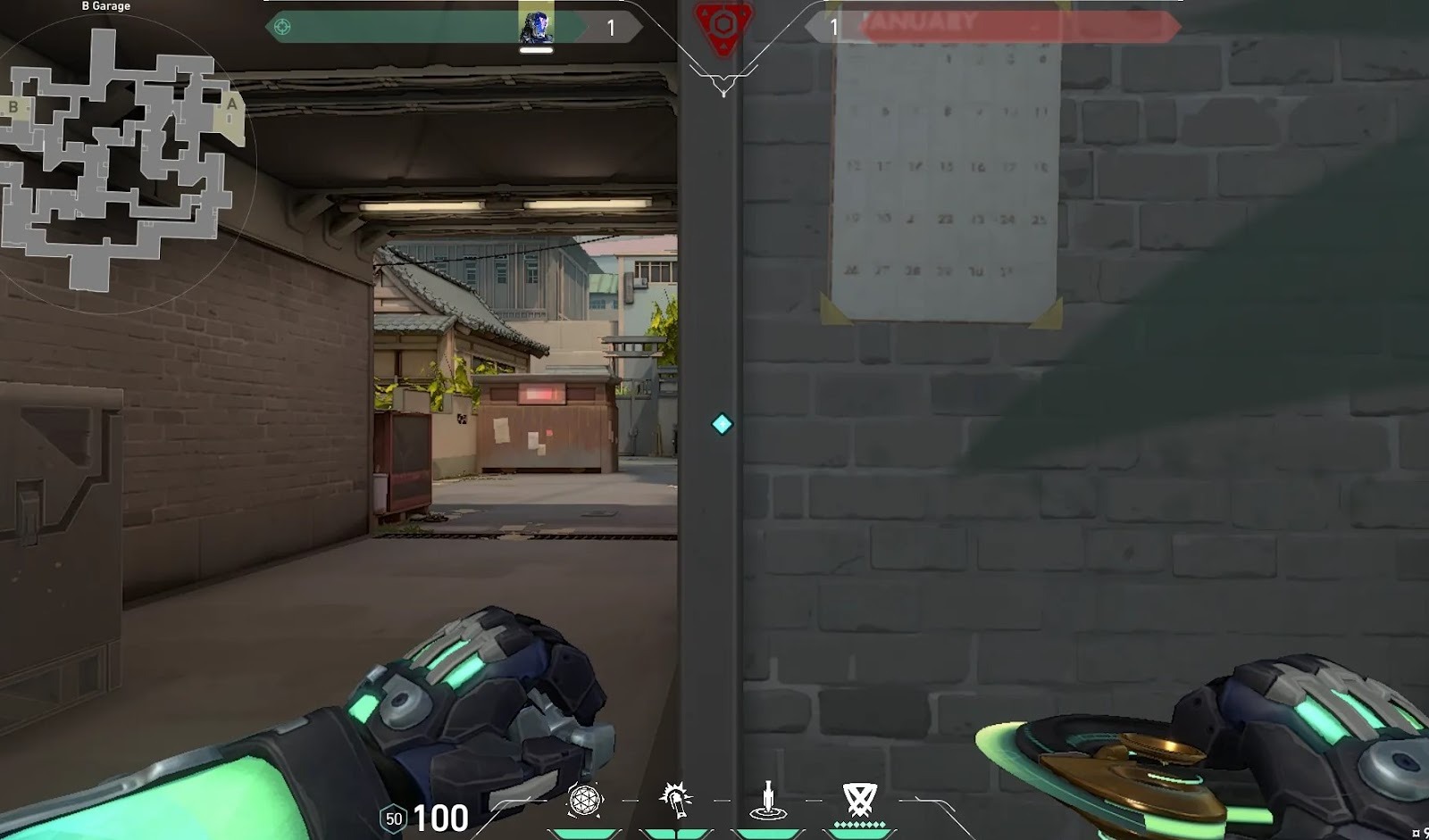Click the red spike icon at top center
Screen dimensions: 1429x840
723,25
